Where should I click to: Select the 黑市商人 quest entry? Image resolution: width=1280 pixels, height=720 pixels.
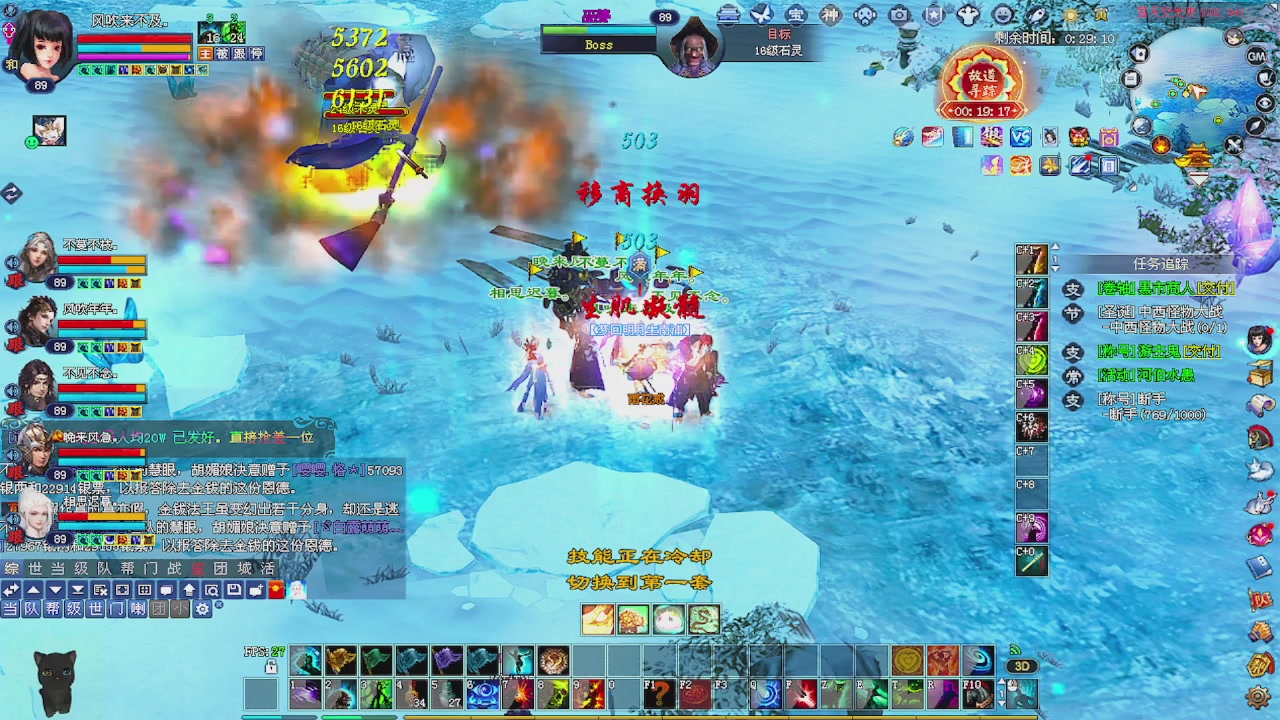(1165, 289)
